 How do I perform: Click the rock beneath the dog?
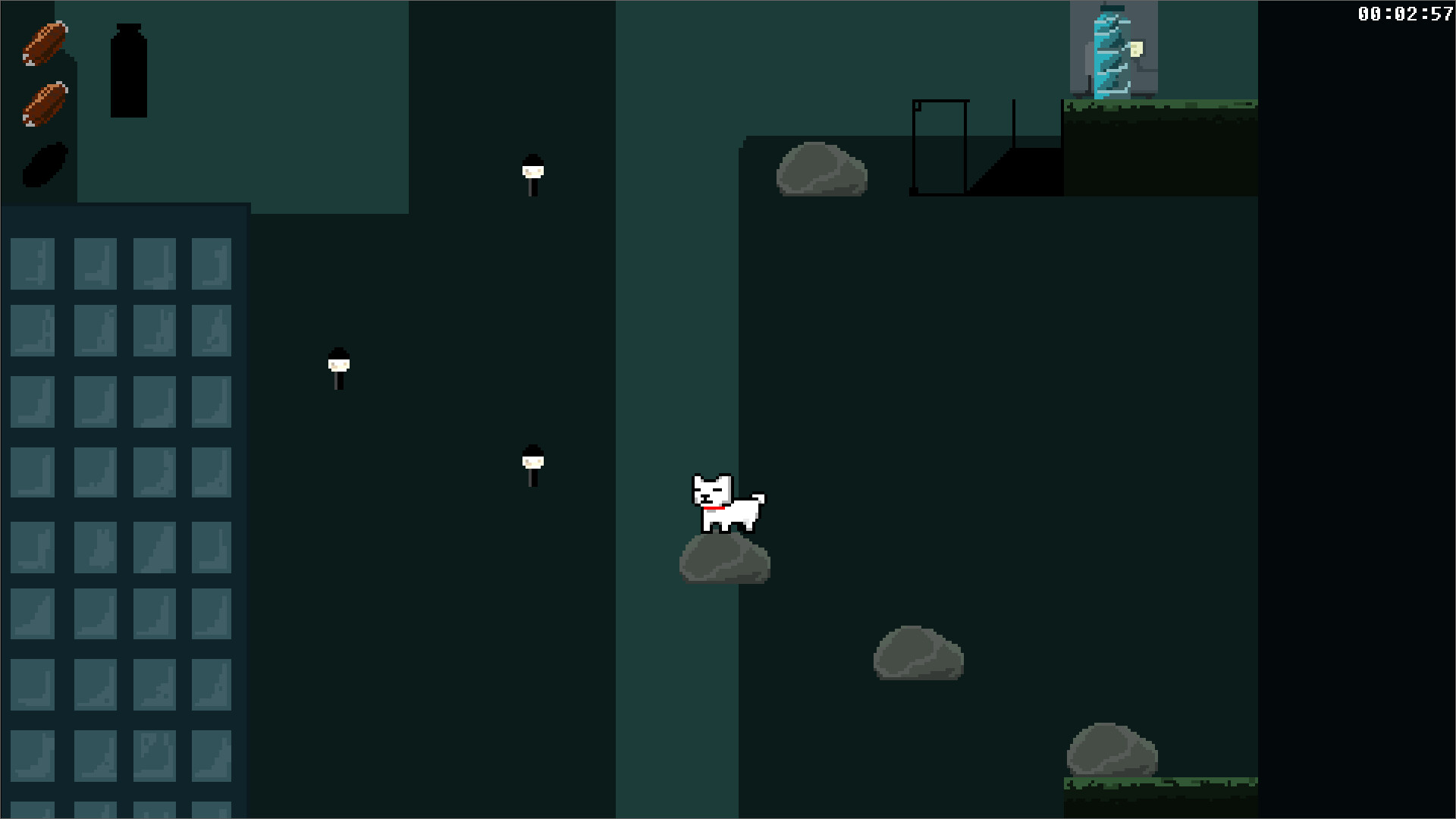coord(724,561)
